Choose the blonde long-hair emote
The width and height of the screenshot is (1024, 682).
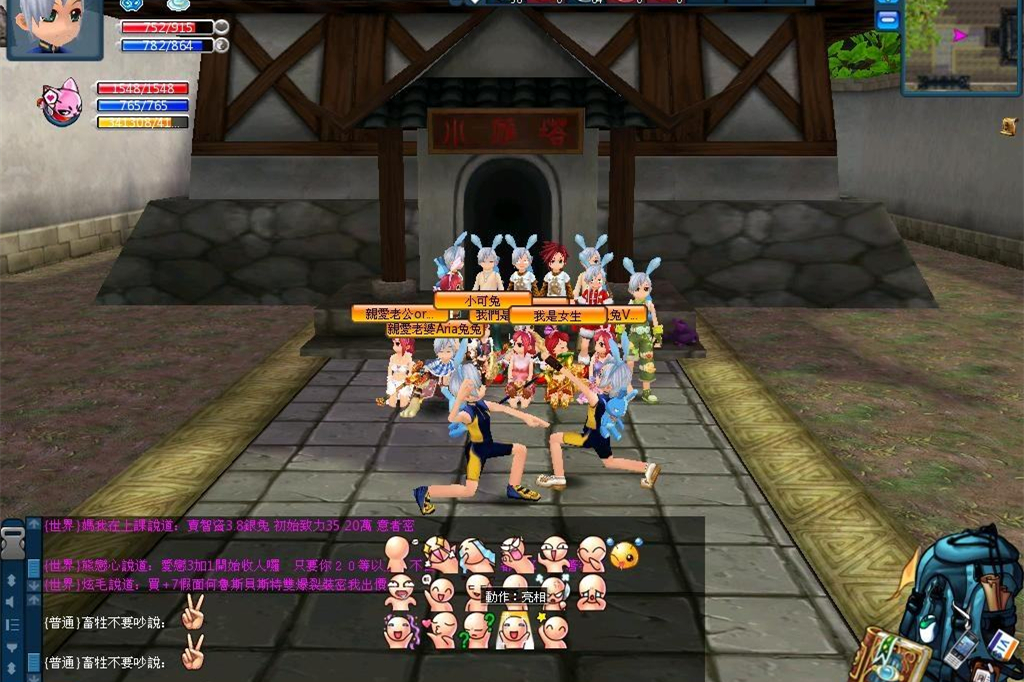(515, 631)
